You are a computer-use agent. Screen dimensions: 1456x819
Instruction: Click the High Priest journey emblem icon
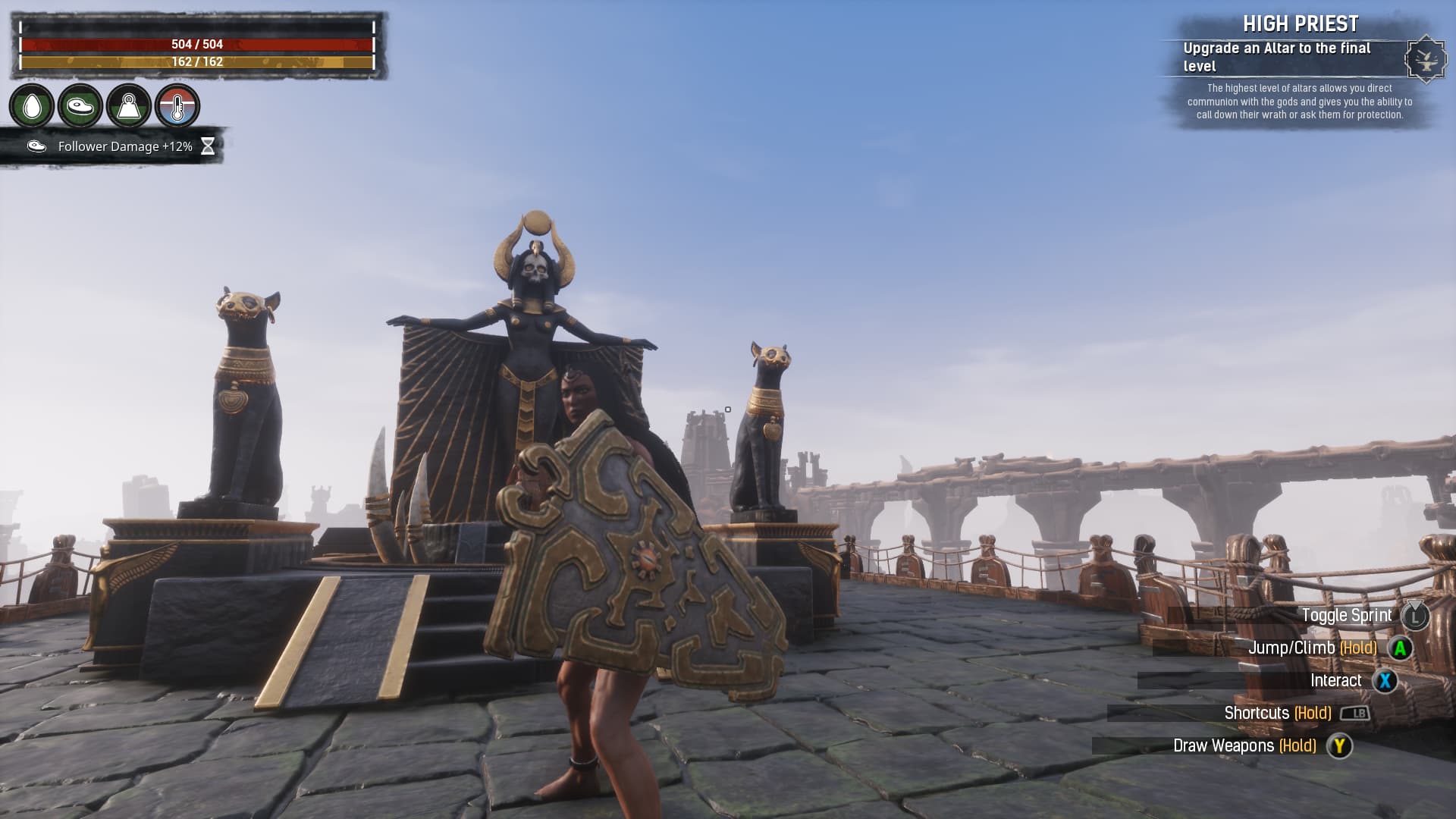click(x=1425, y=58)
